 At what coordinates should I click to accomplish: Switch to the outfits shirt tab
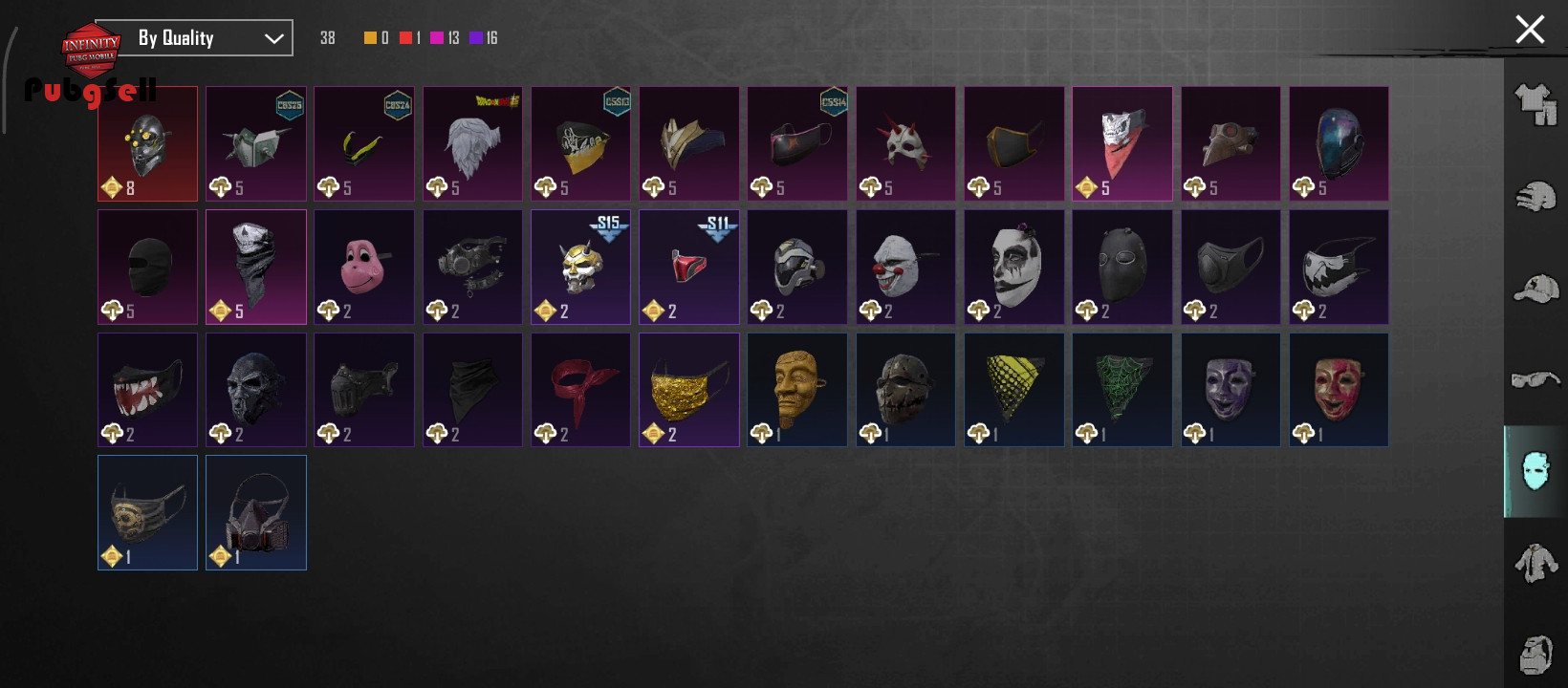pos(1535,104)
